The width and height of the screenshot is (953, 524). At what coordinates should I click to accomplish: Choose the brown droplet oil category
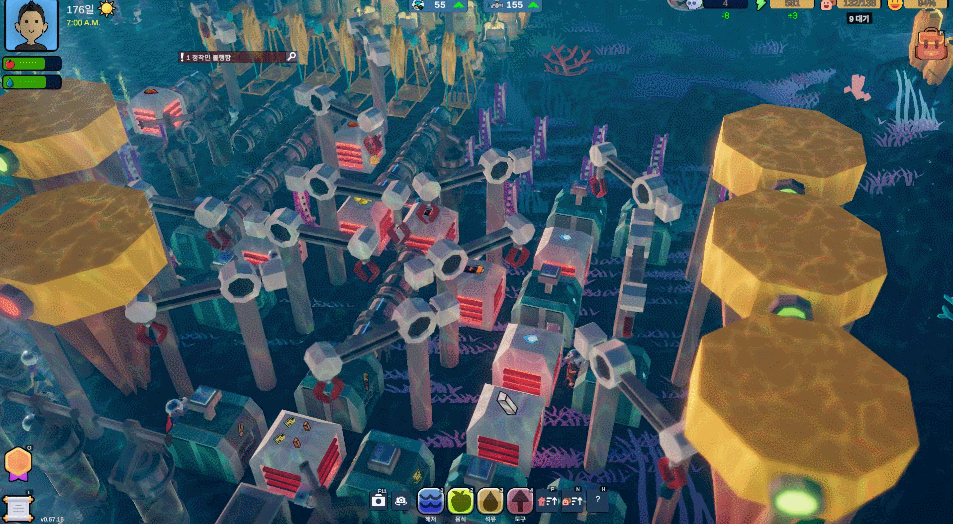[490, 500]
